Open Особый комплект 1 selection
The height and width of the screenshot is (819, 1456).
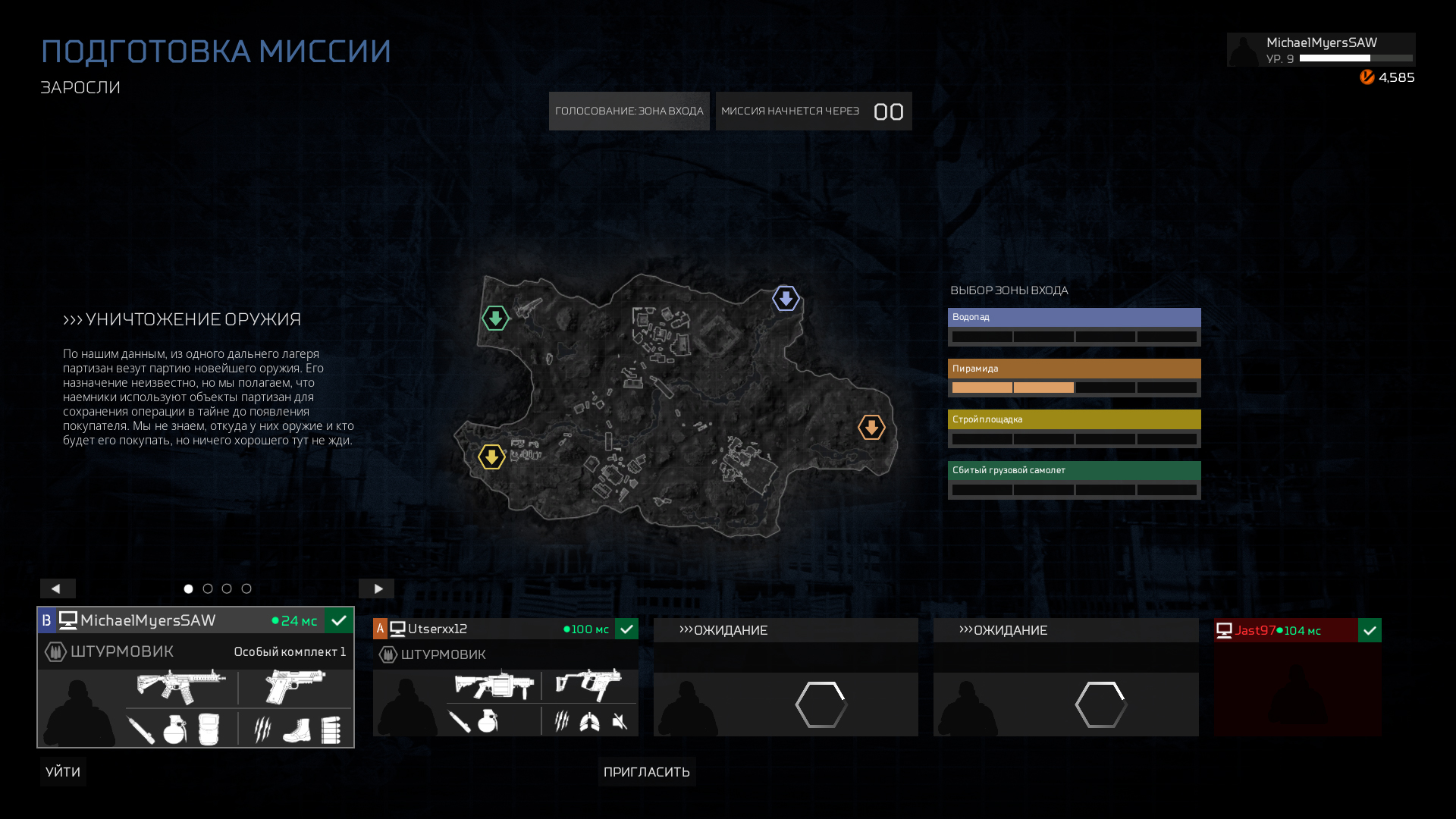290,651
